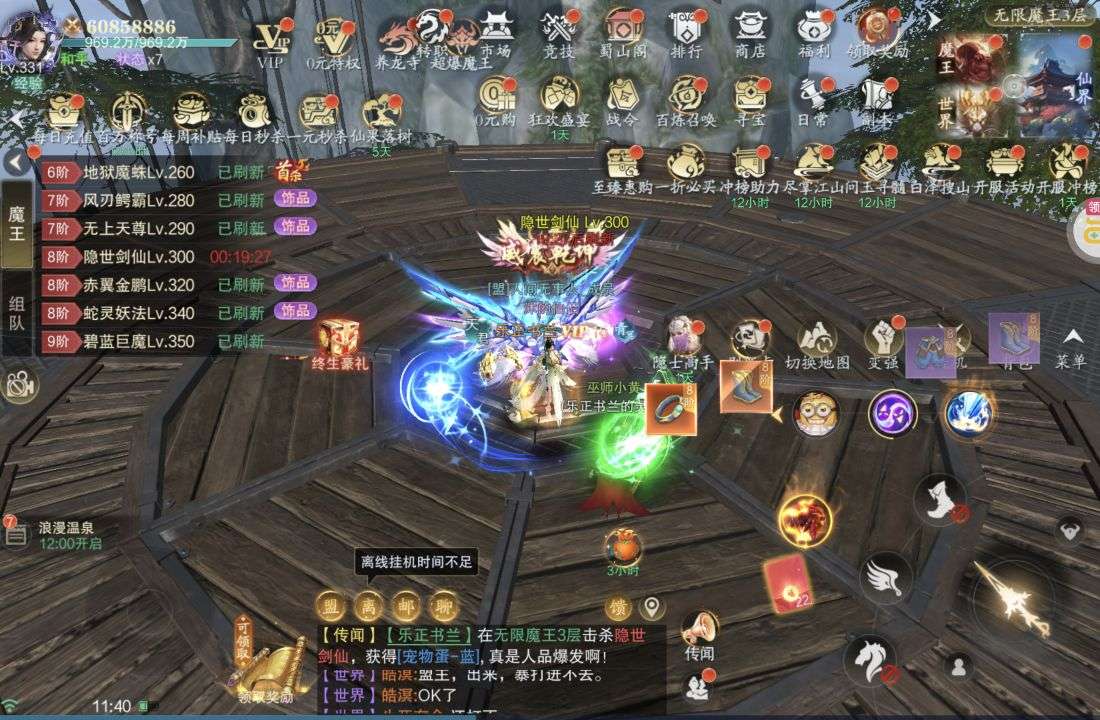Open the VIP panel
The image size is (1100, 720).
270,40
